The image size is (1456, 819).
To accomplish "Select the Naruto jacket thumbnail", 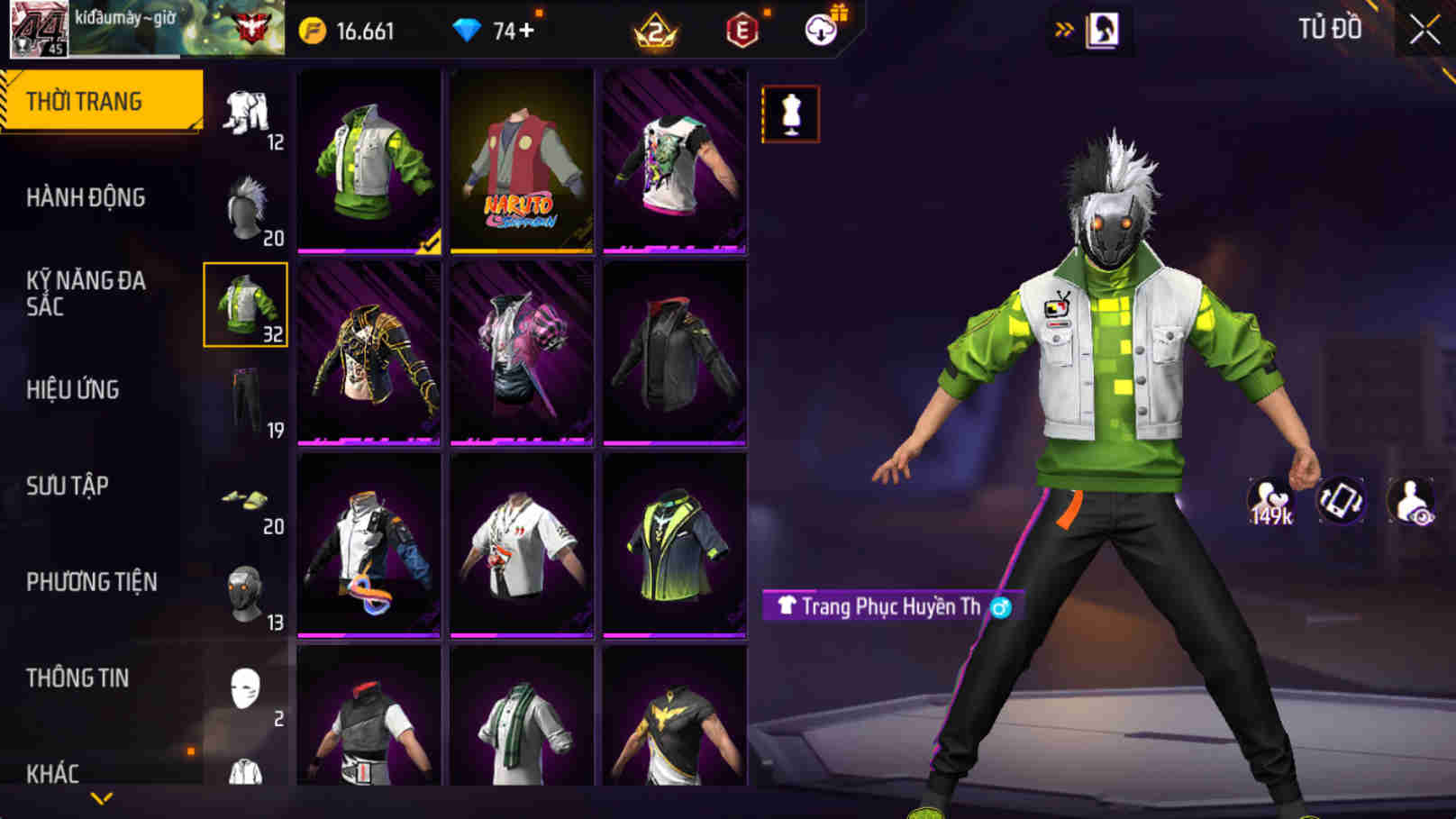I will pyautogui.click(x=519, y=162).
